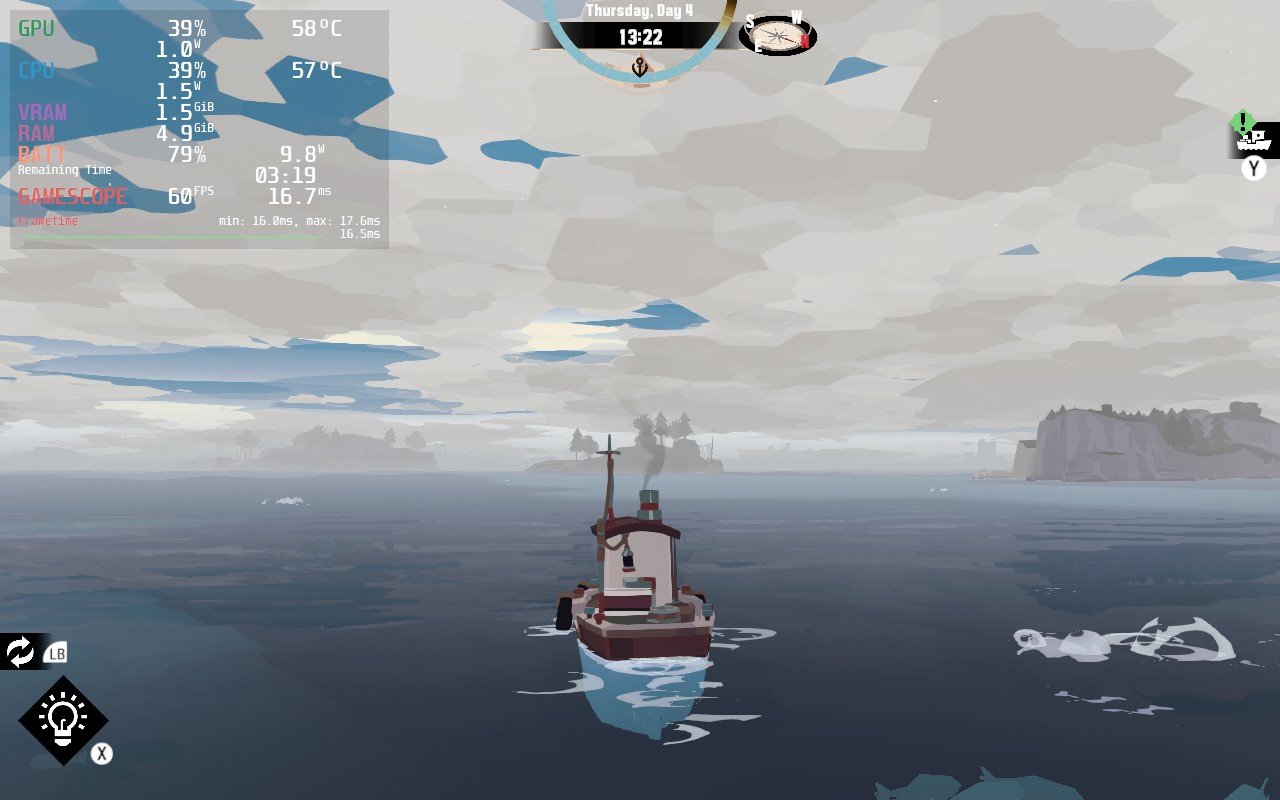This screenshot has width=1280, height=800.
Task: Open the boat cargo icon
Action: (1254, 141)
